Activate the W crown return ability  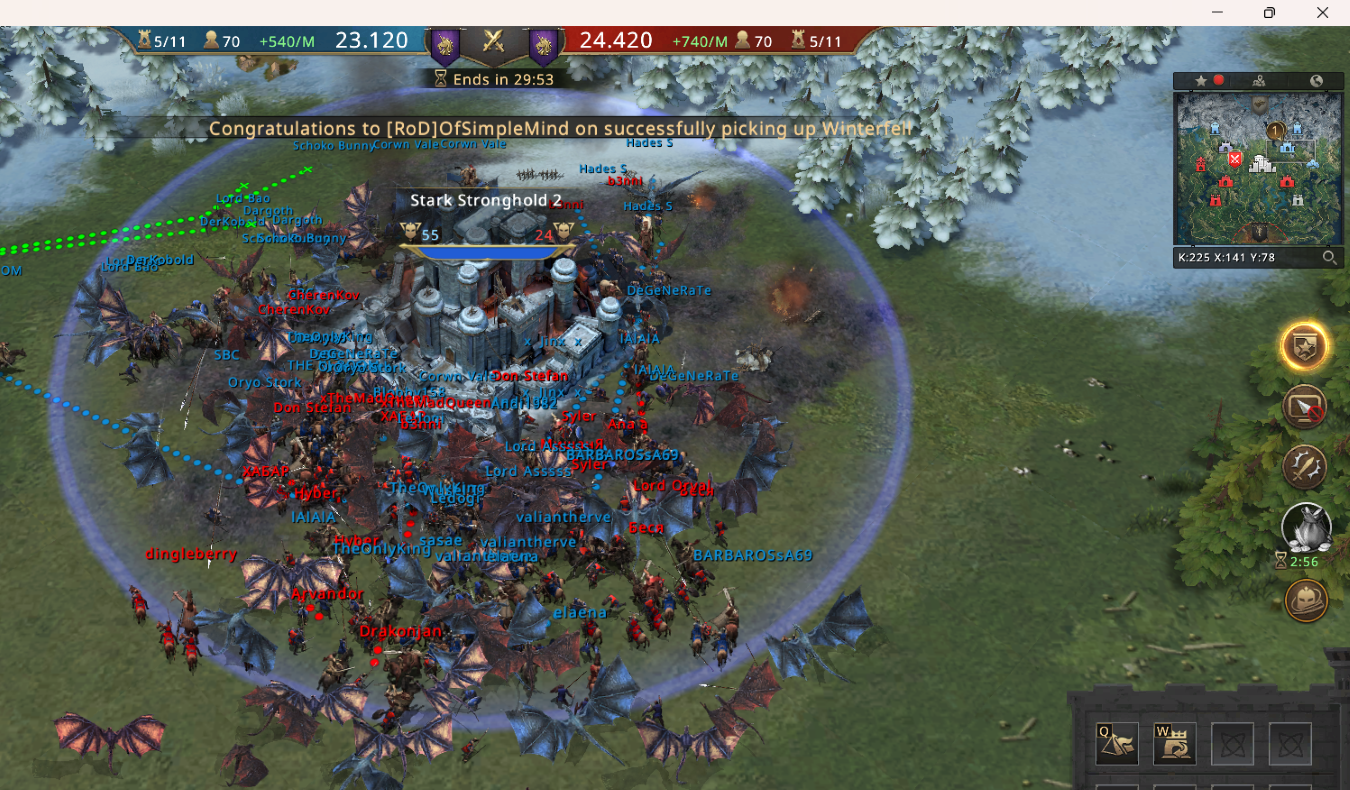click(x=1175, y=744)
